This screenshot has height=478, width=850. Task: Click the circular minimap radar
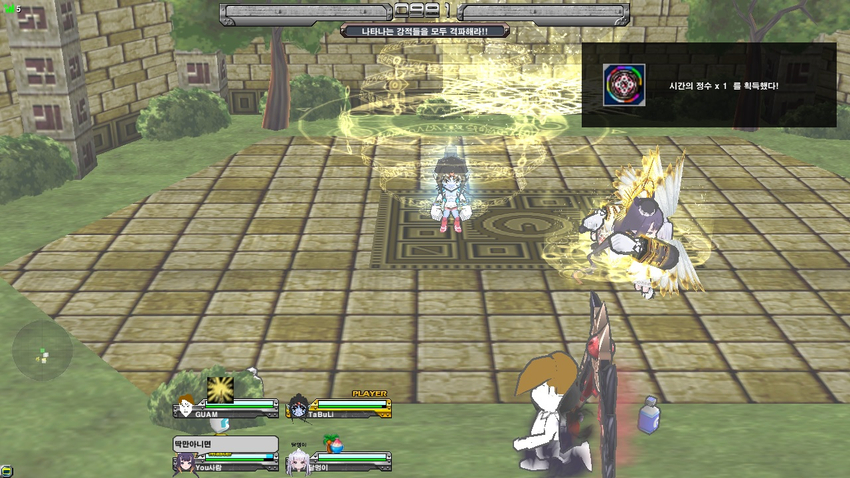(x=42, y=351)
